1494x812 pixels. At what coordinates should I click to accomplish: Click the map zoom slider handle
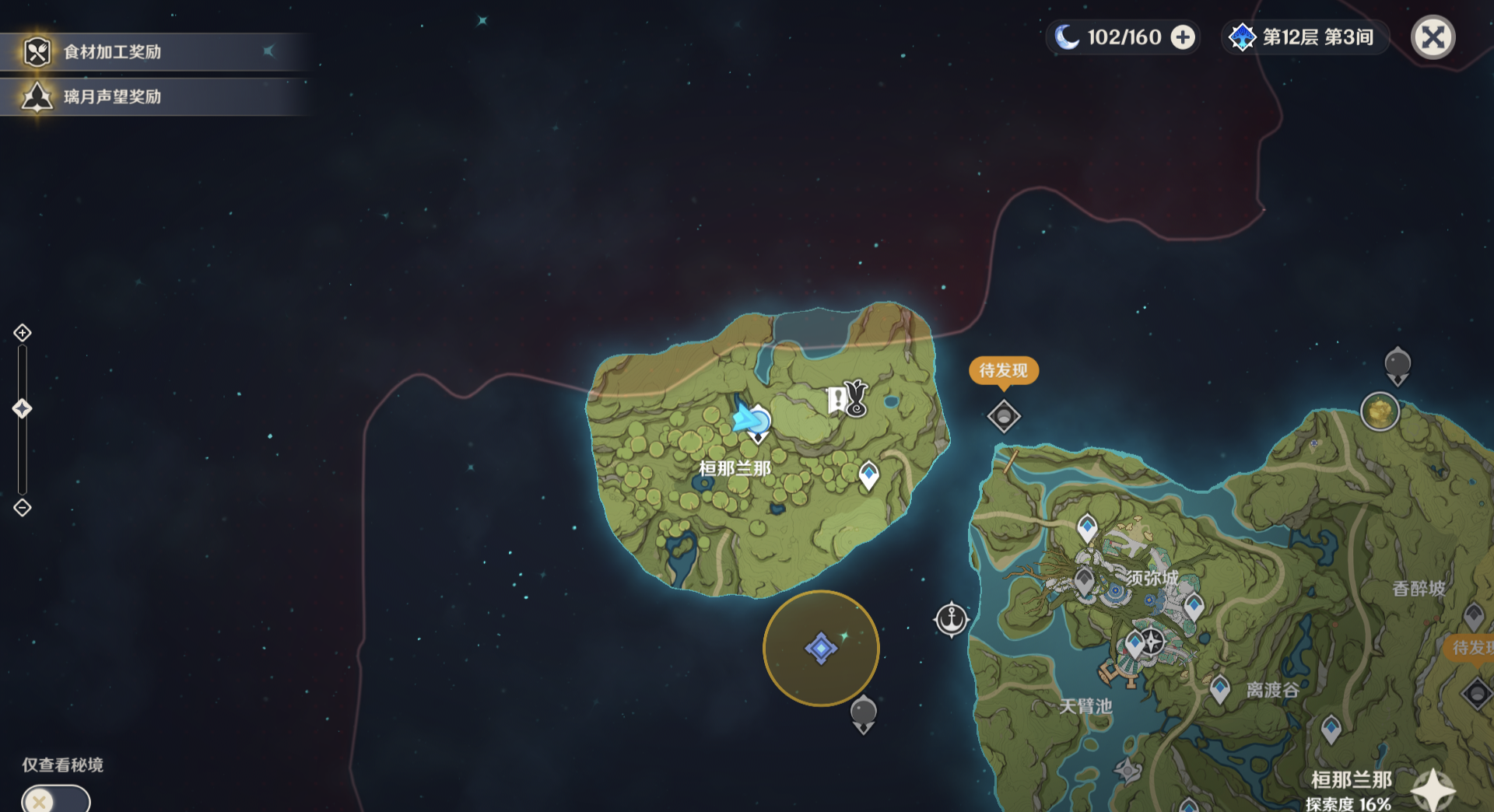[x=22, y=408]
